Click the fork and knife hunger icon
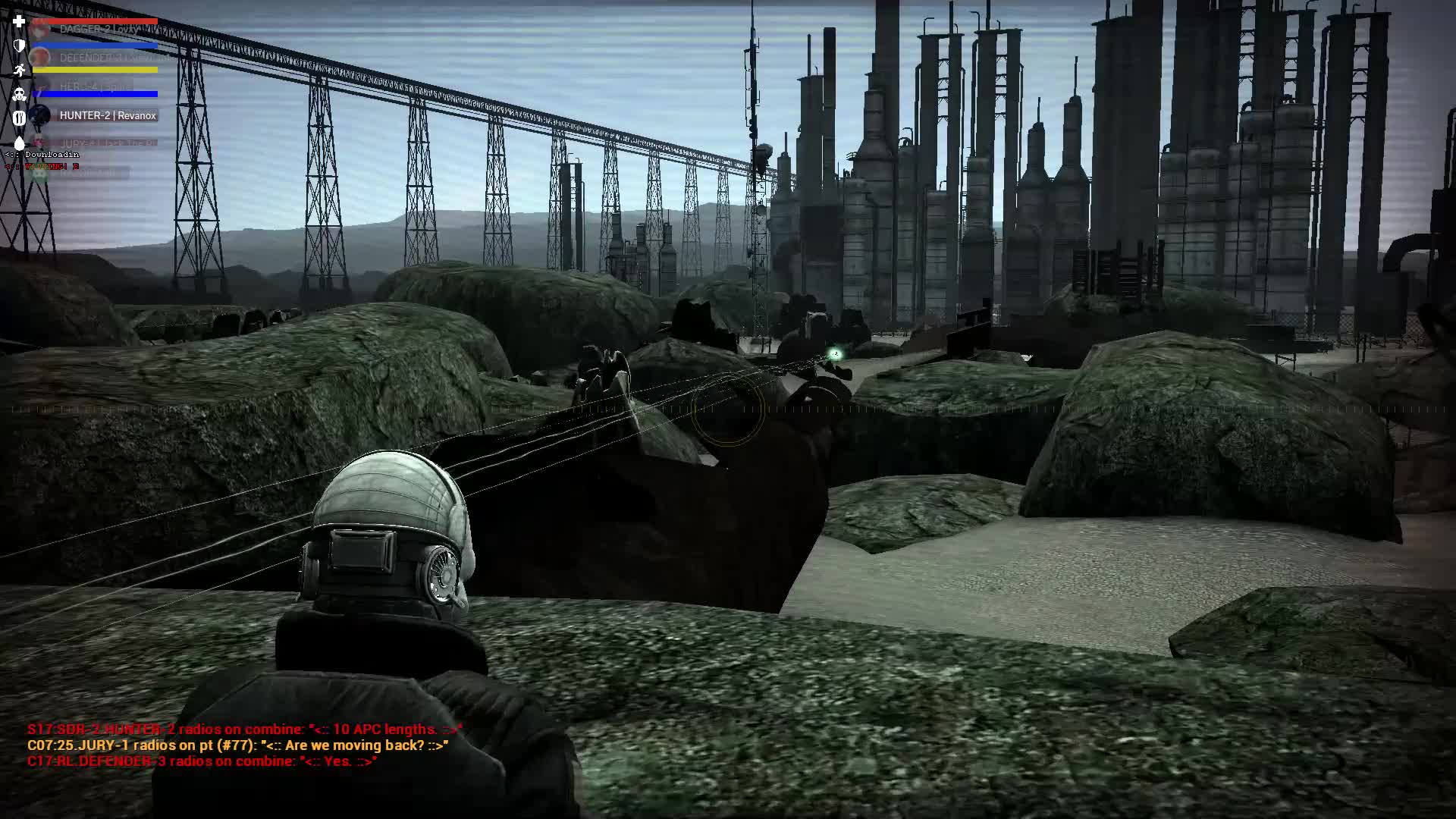1456x819 pixels. pyautogui.click(x=19, y=118)
